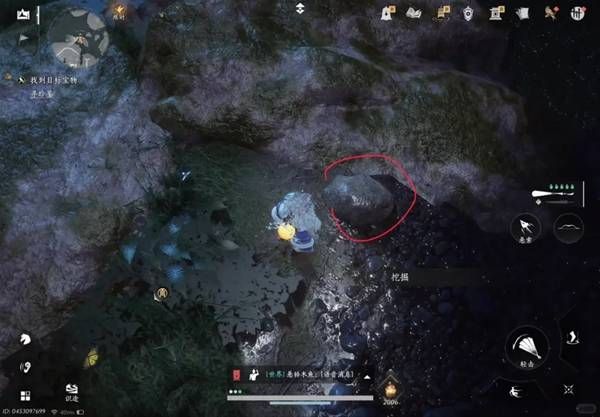Open the shield emblem menu
Image resolution: width=600 pixels, height=417 pixels.
pyautogui.click(x=468, y=13)
